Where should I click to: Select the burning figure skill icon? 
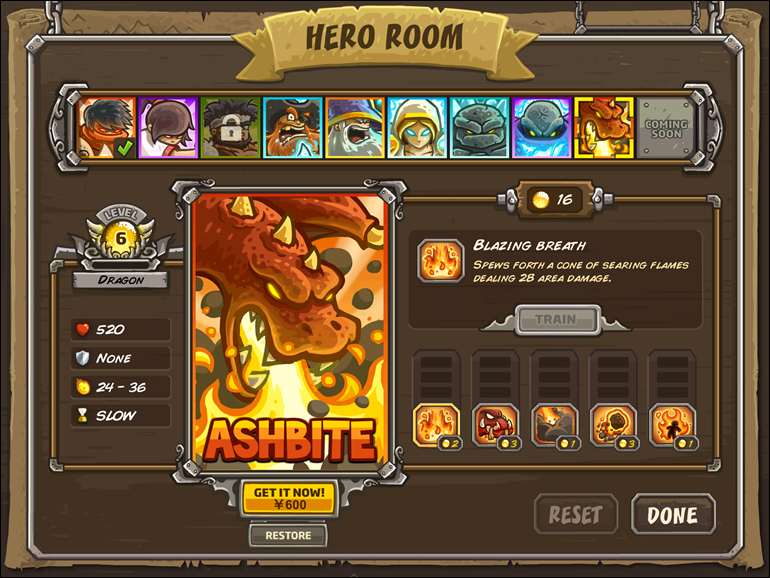pos(672,424)
